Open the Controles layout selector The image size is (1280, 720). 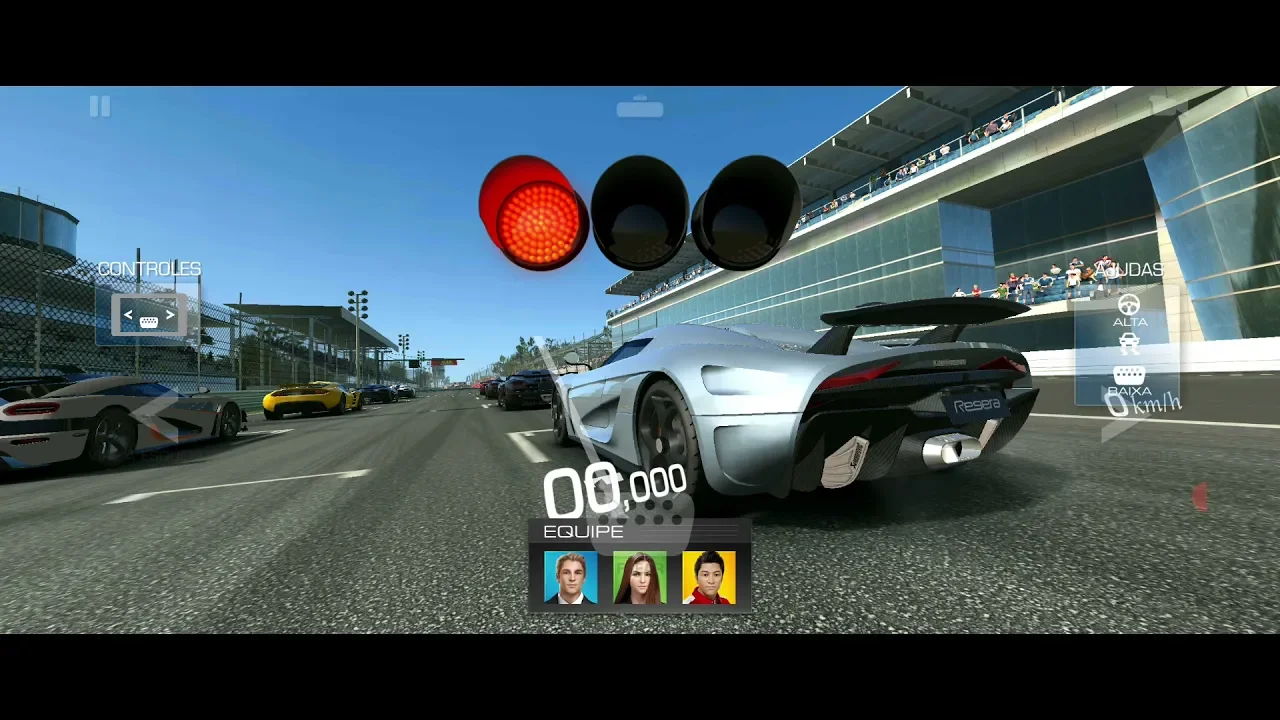[x=148, y=316]
